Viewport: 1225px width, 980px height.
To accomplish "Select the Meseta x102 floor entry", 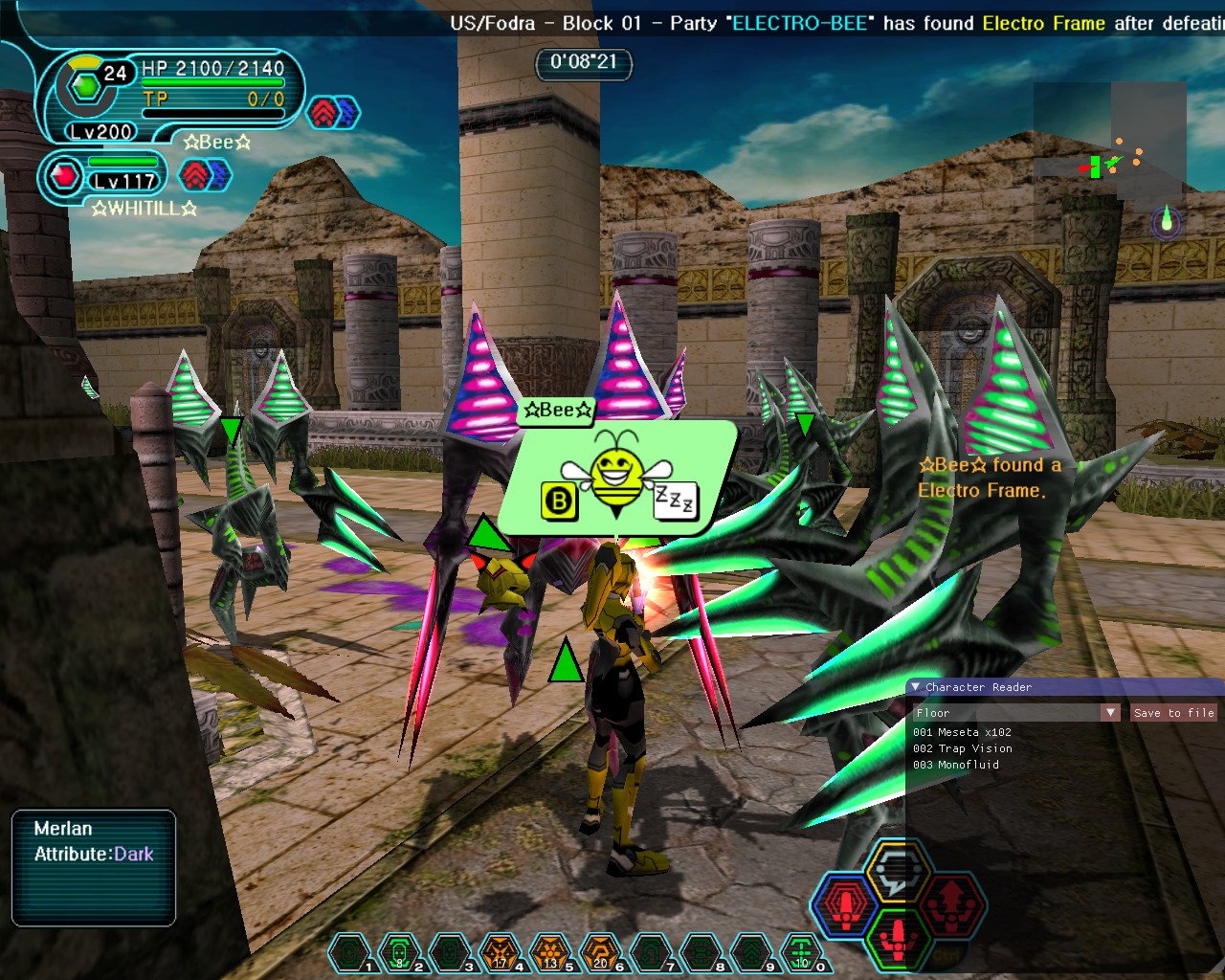I will (962, 732).
